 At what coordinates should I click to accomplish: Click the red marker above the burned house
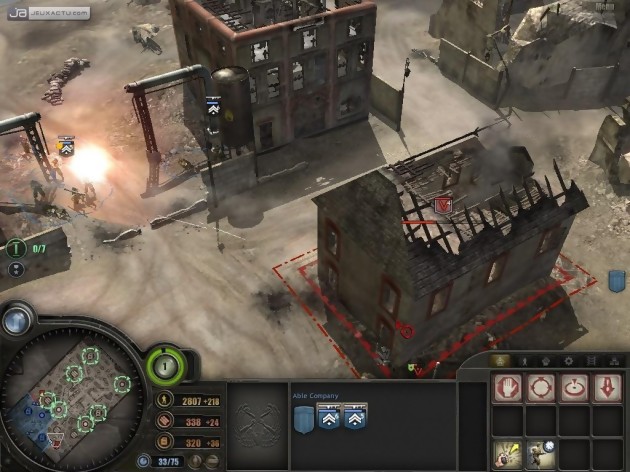coord(445,205)
